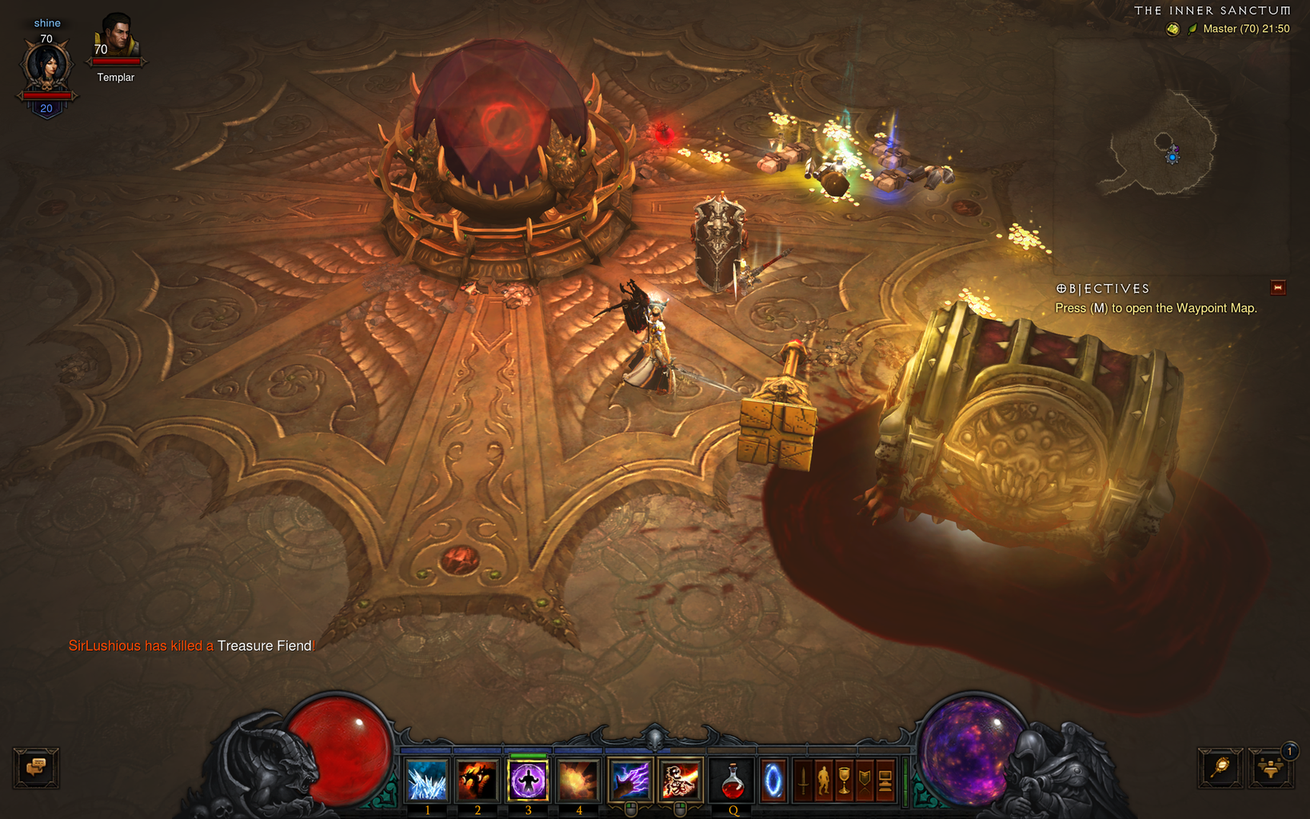Collapse the Objectives tracker panel
The height and width of the screenshot is (819, 1310).
[1277, 288]
